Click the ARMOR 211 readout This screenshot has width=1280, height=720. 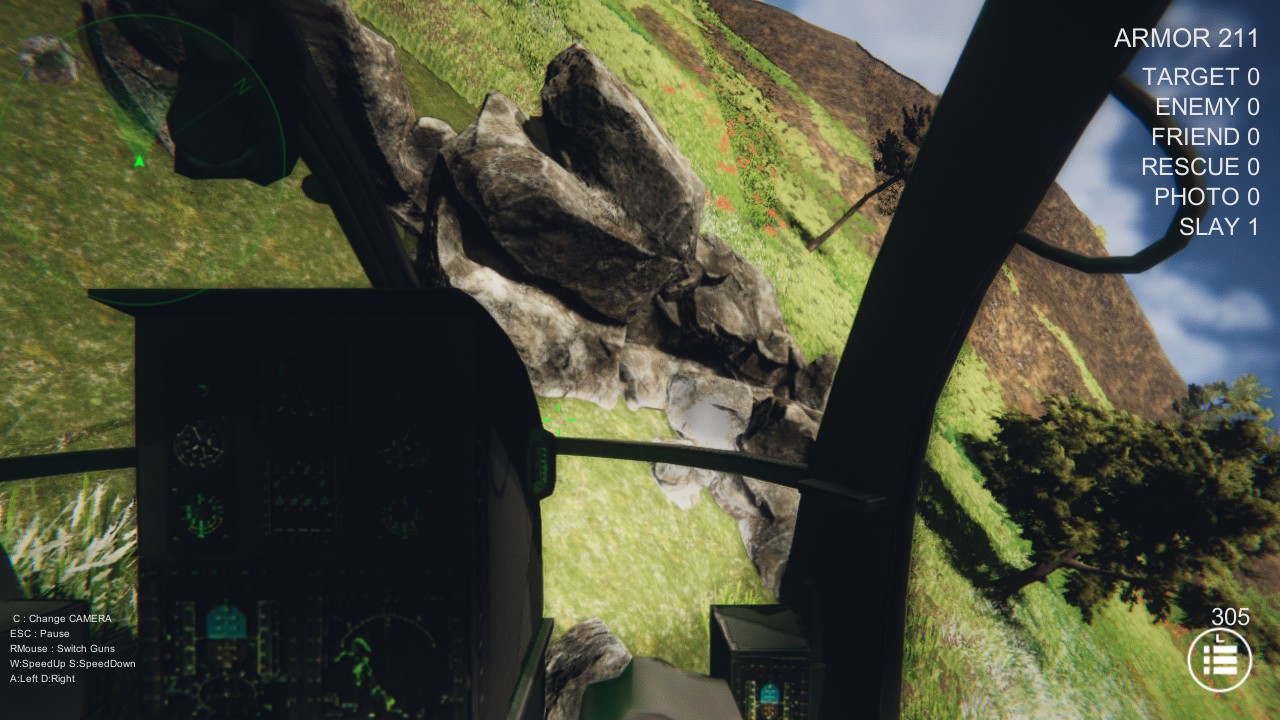tap(1187, 39)
